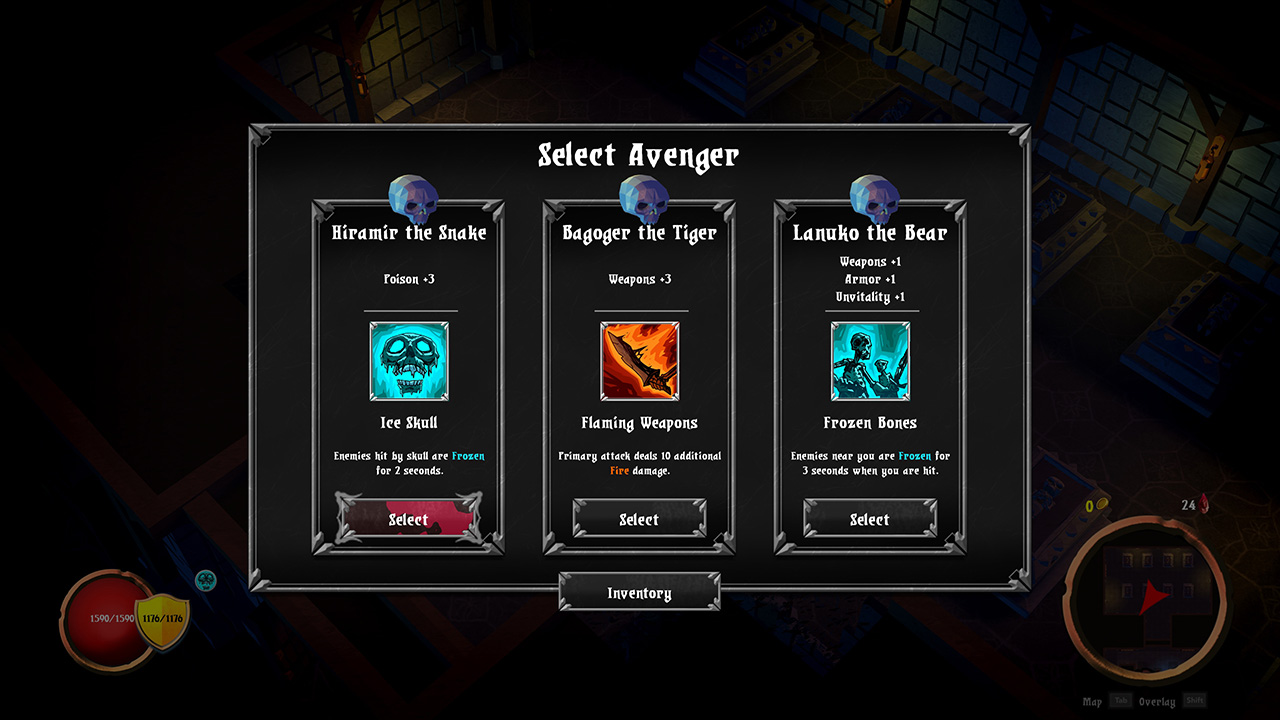This screenshot has width=1280, height=720.
Task: Click the Frozen Bones skeleton icon
Action: [x=869, y=363]
